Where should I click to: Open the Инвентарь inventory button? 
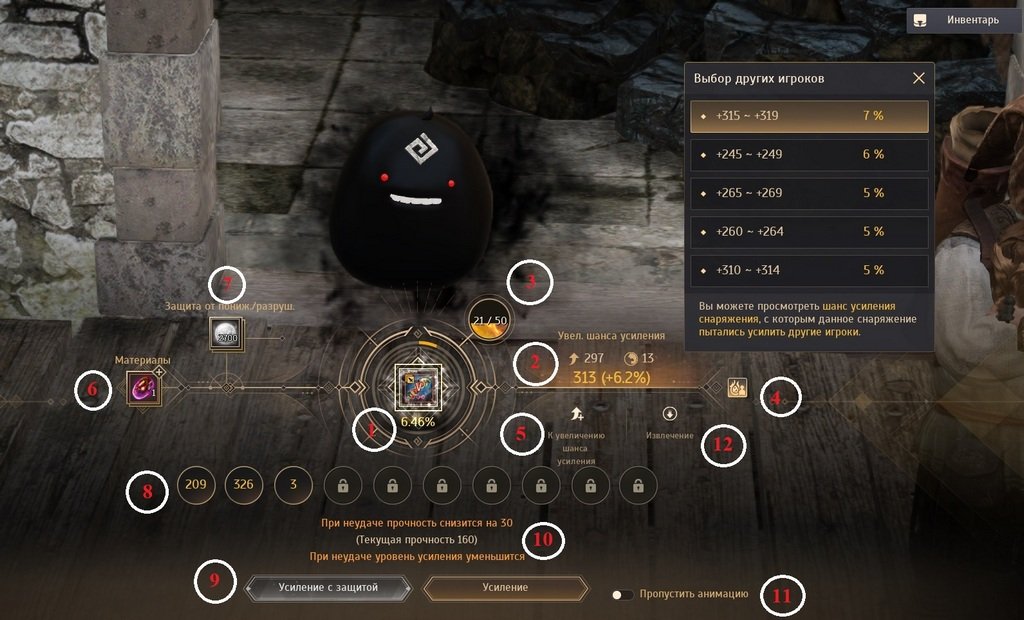click(x=964, y=20)
